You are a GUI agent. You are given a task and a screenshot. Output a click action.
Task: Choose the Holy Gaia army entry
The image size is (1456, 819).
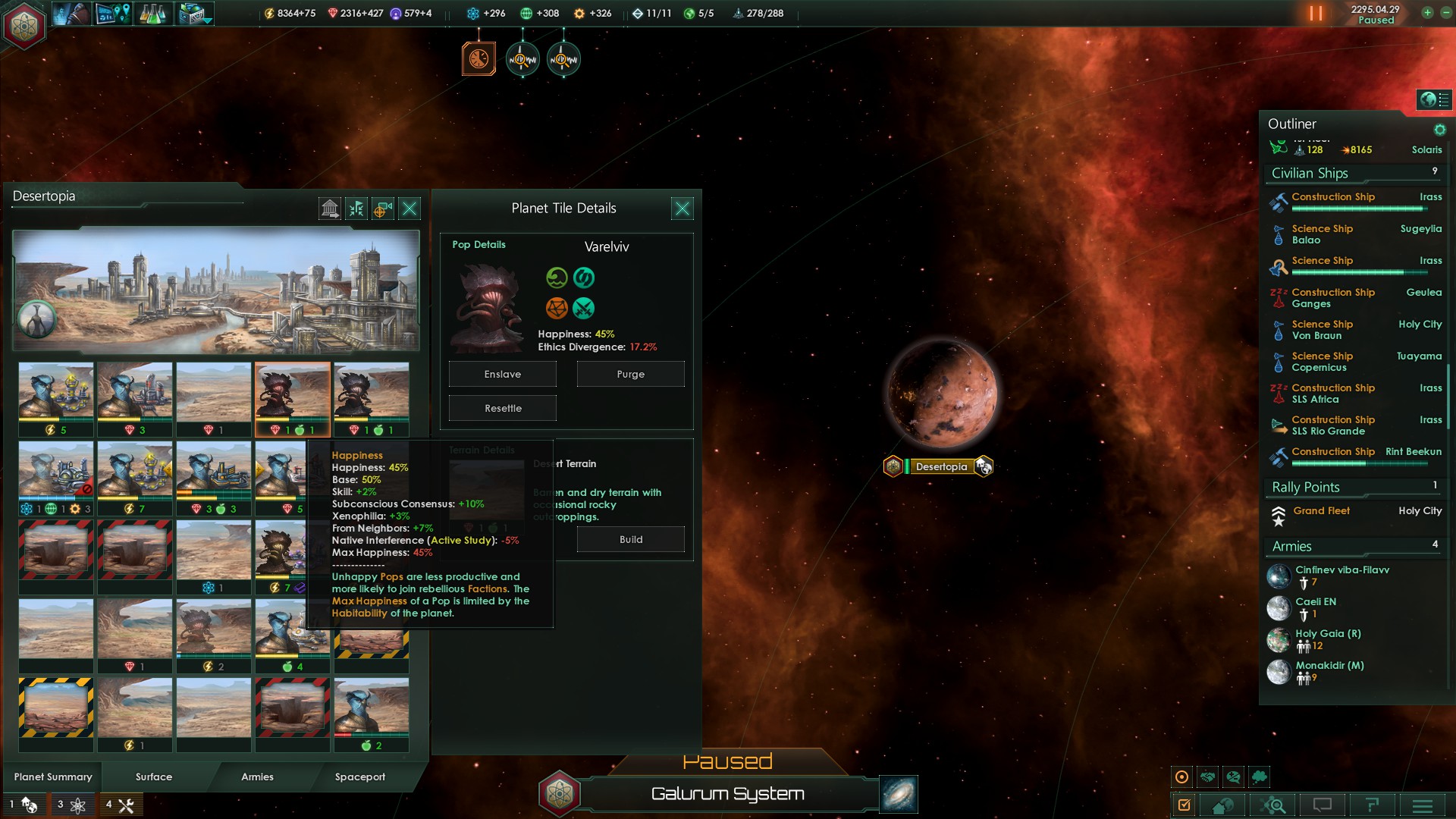click(x=1327, y=639)
